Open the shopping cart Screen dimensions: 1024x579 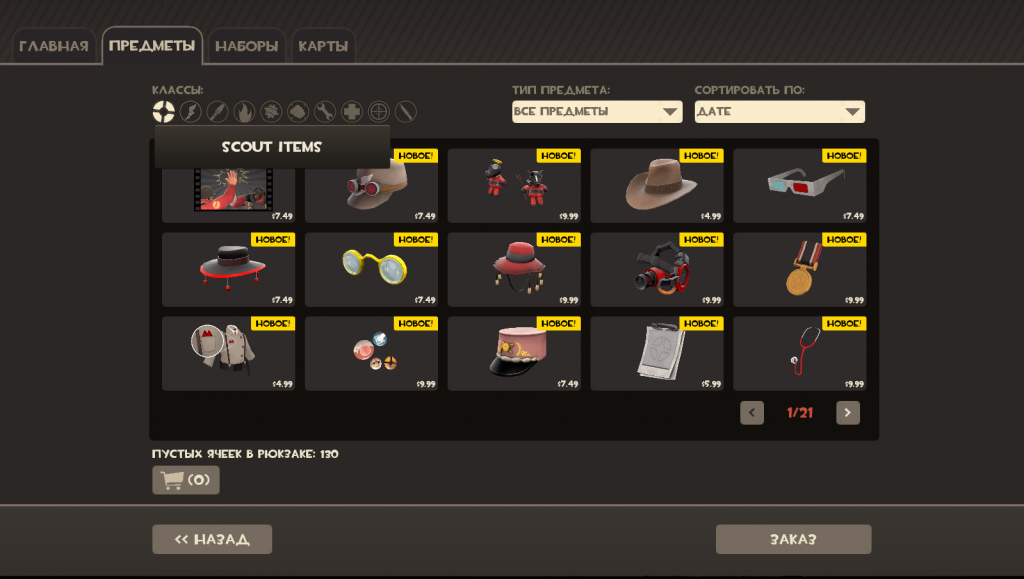186,480
